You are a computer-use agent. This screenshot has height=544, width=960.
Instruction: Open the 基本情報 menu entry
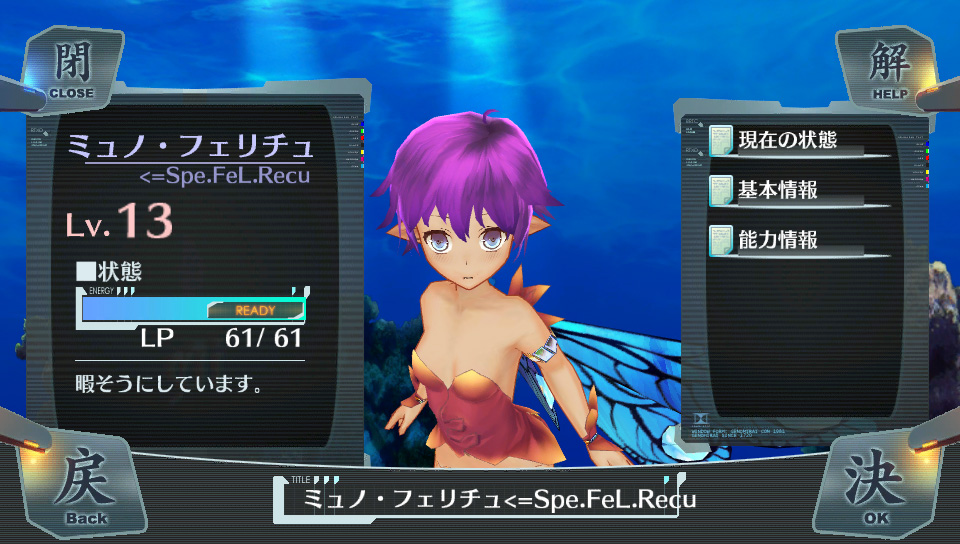pyautogui.click(x=797, y=189)
